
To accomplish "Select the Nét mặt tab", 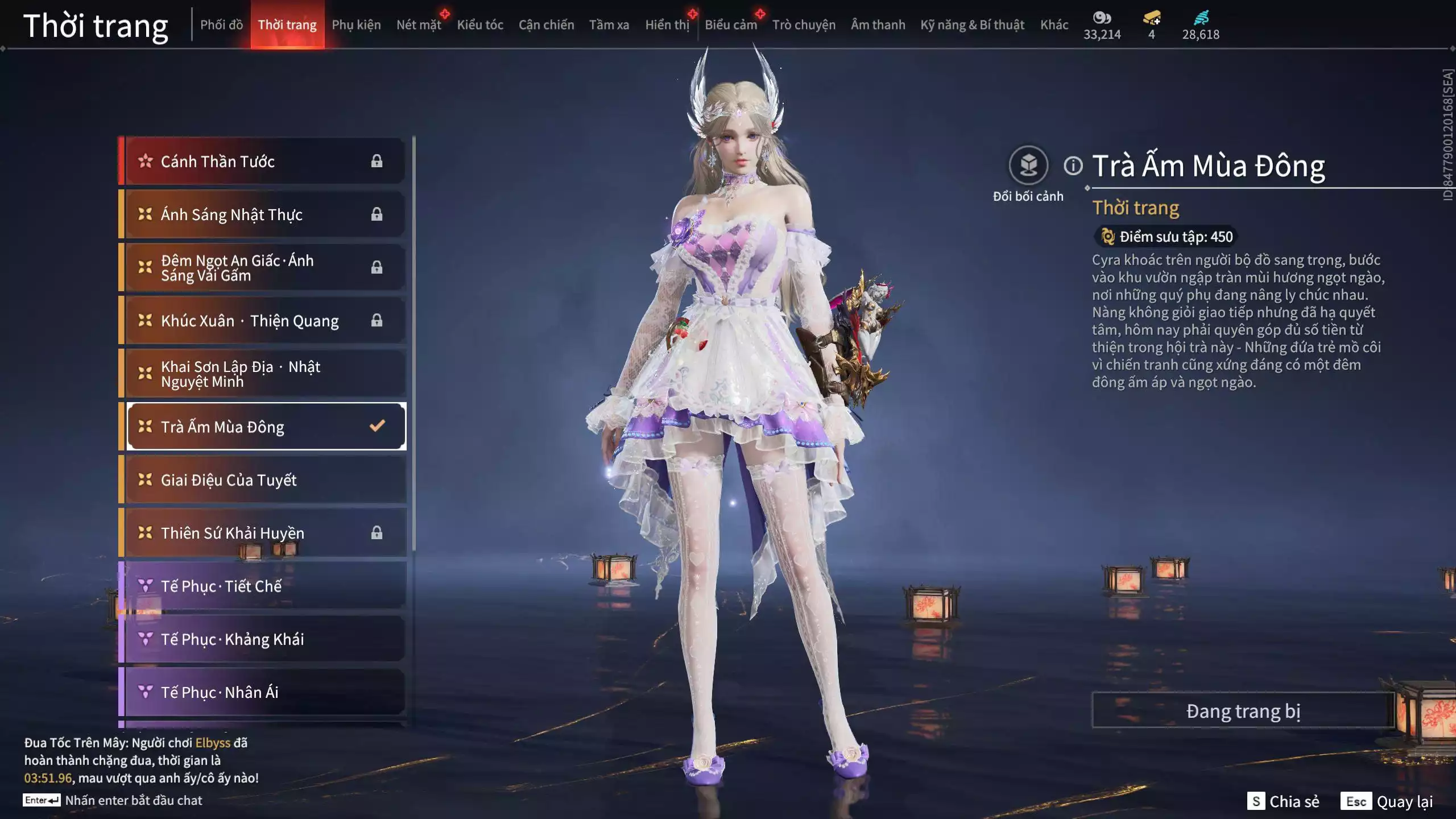I will pyautogui.click(x=419, y=25).
